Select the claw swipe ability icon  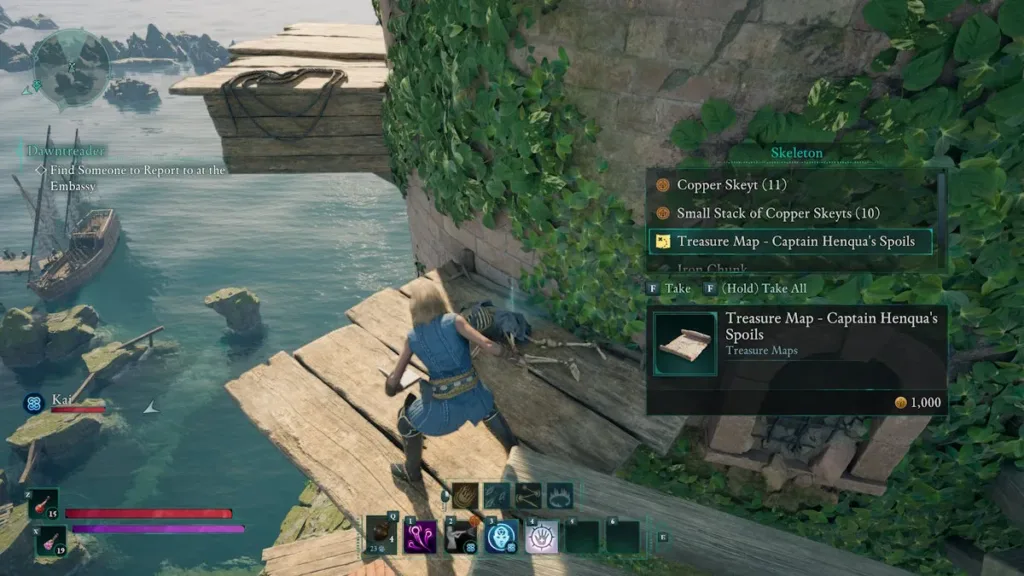(x=465, y=495)
